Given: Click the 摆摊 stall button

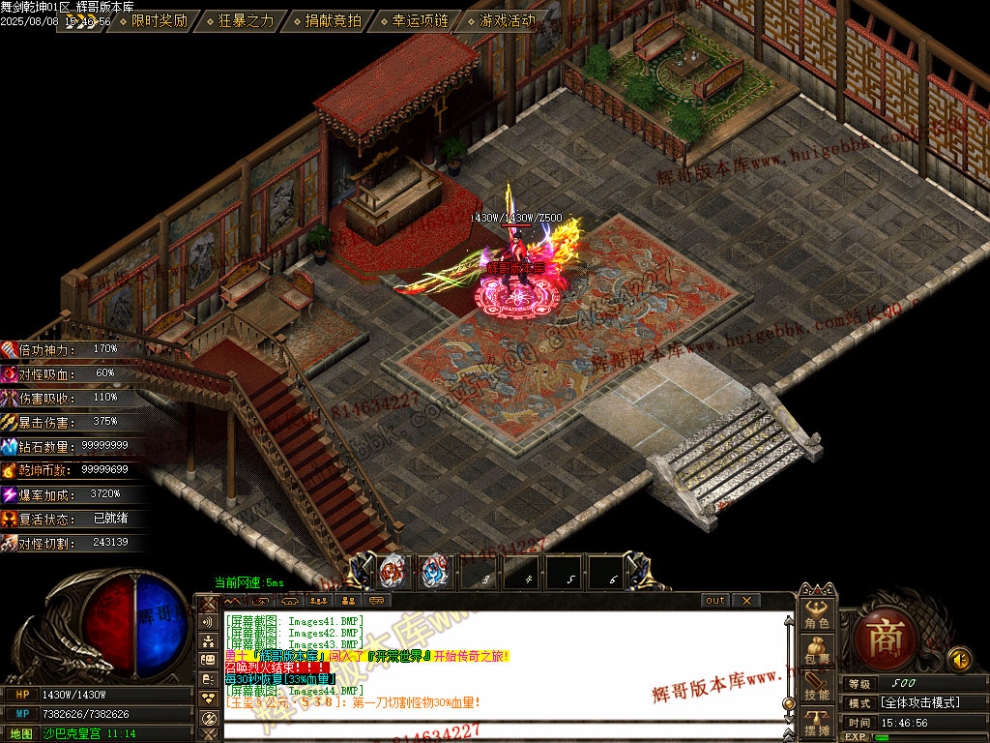Looking at the screenshot, I should pyautogui.click(x=817, y=723).
